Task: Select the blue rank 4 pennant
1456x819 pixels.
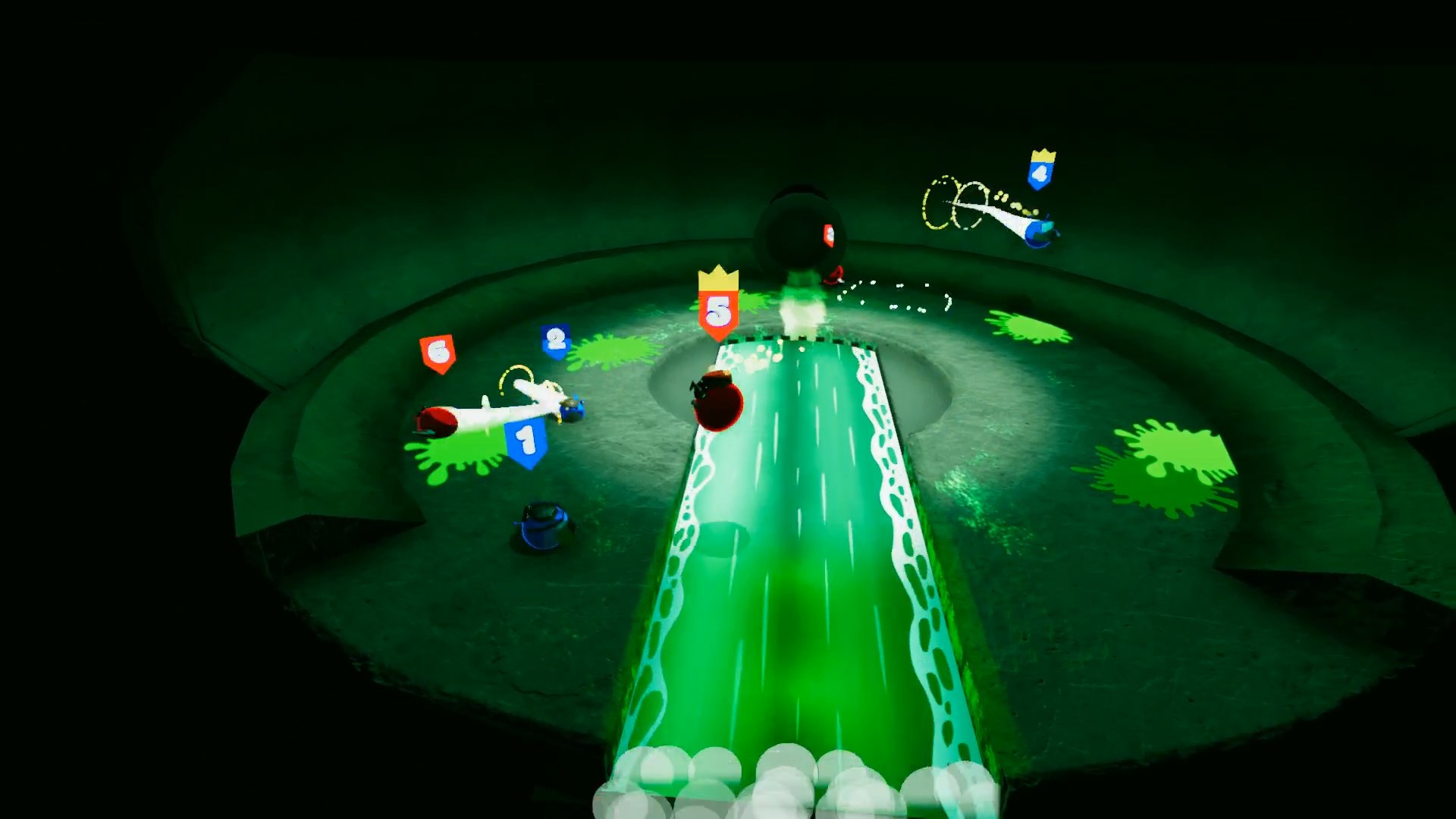Action: coord(1041,173)
